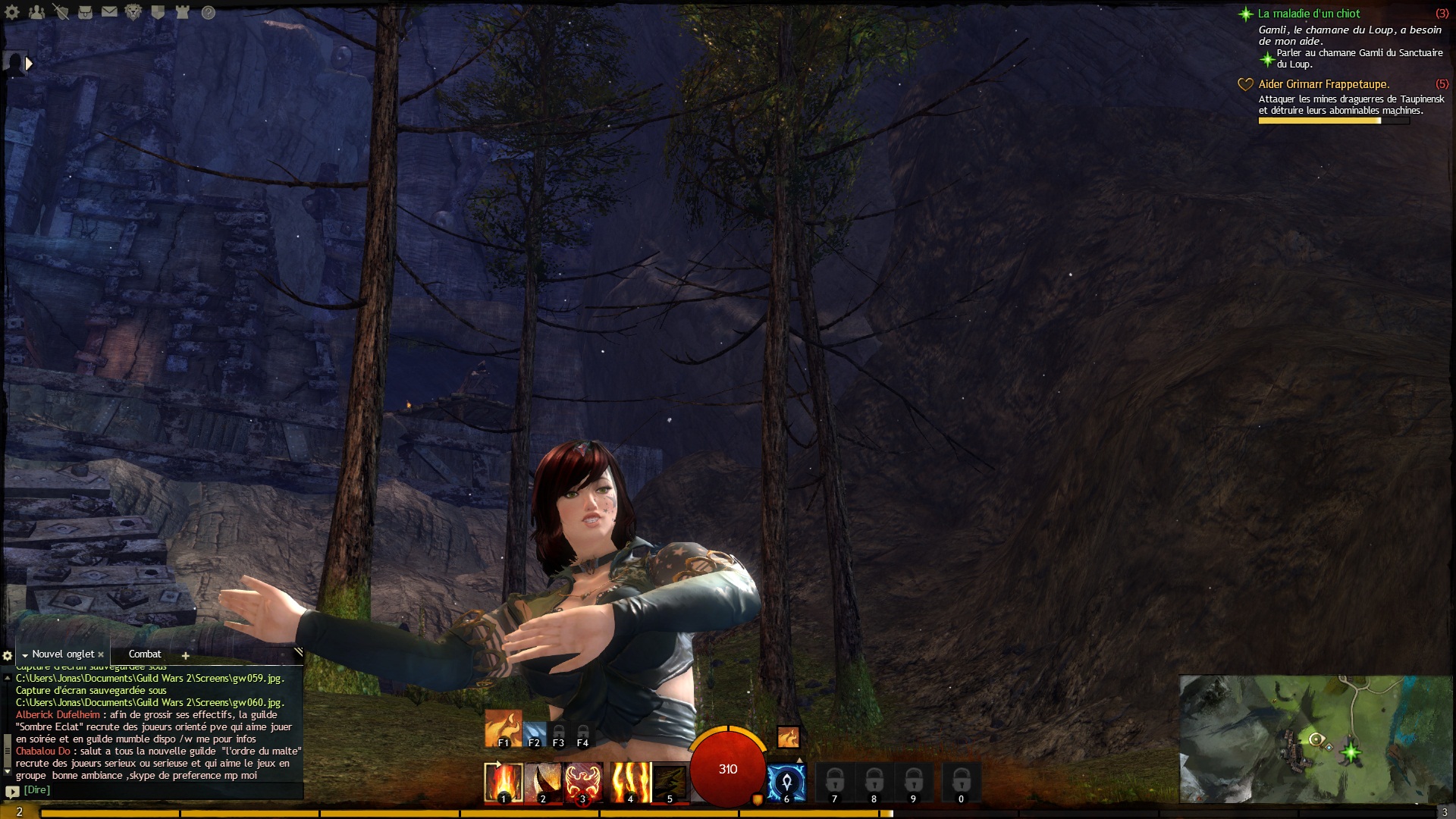Screen dimensions: 1456x819
Task: Use the phoenix skill in slot 3
Action: 582,782
